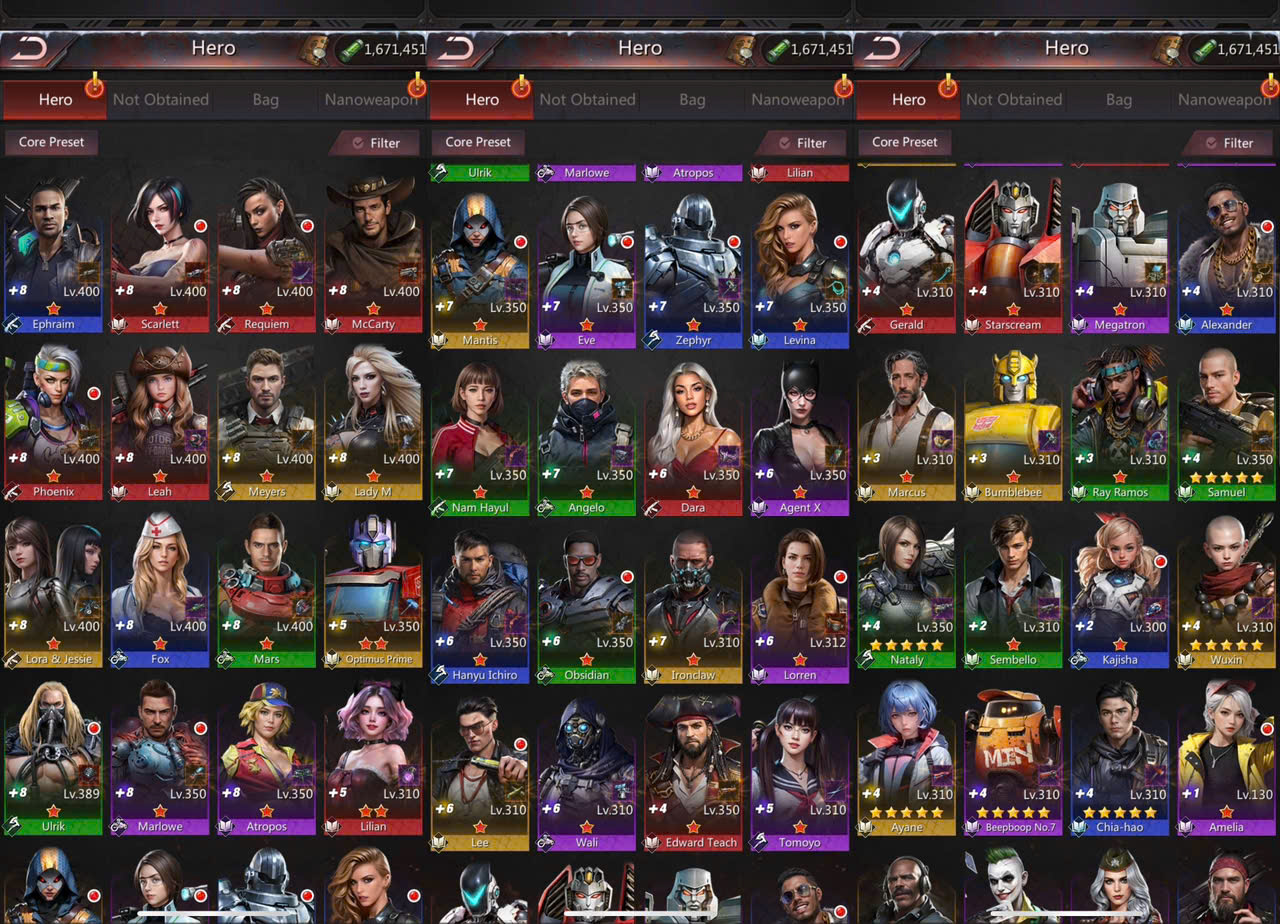Open Dara's hero card
Viewport: 1280px width, 924px height.
point(693,438)
